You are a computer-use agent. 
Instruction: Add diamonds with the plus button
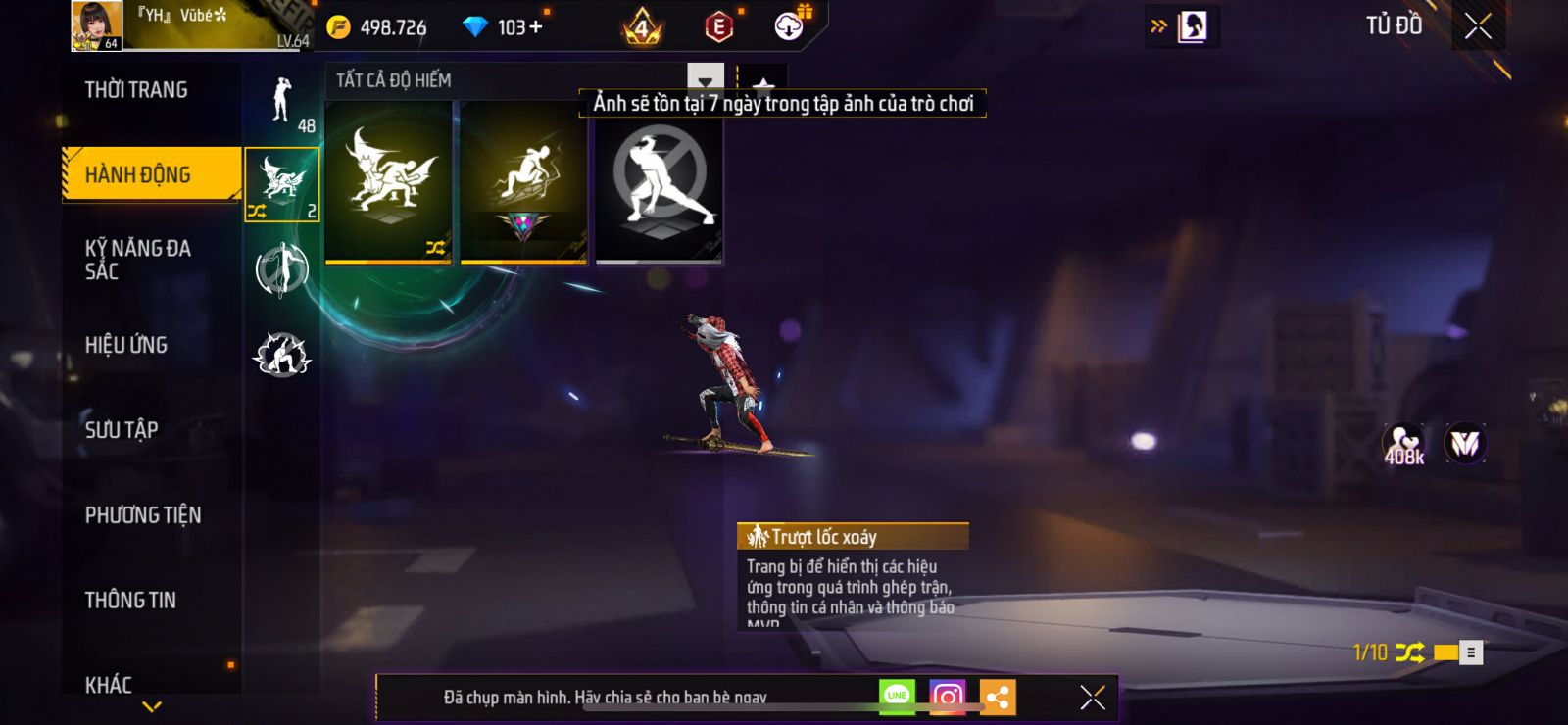535,27
